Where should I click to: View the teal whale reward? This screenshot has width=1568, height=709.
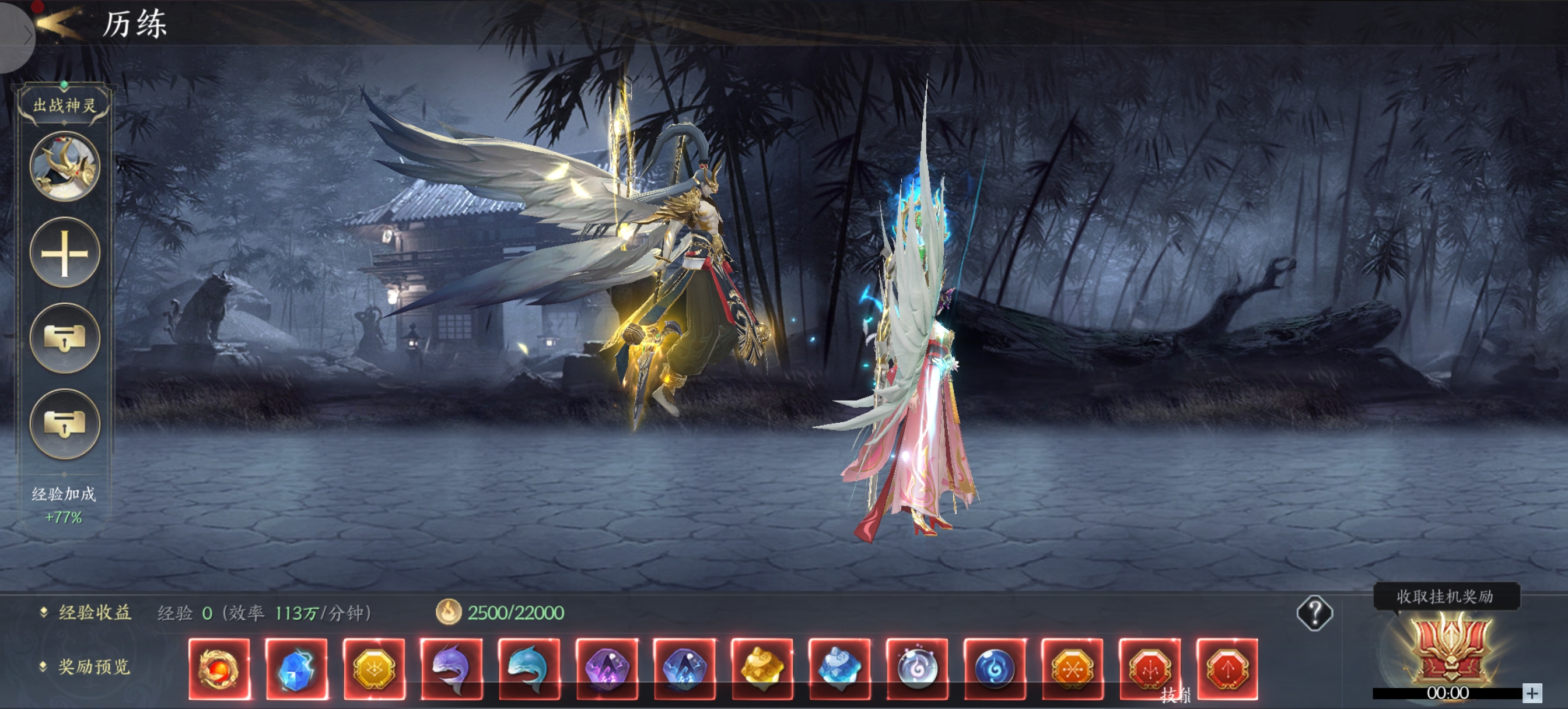coord(529,669)
